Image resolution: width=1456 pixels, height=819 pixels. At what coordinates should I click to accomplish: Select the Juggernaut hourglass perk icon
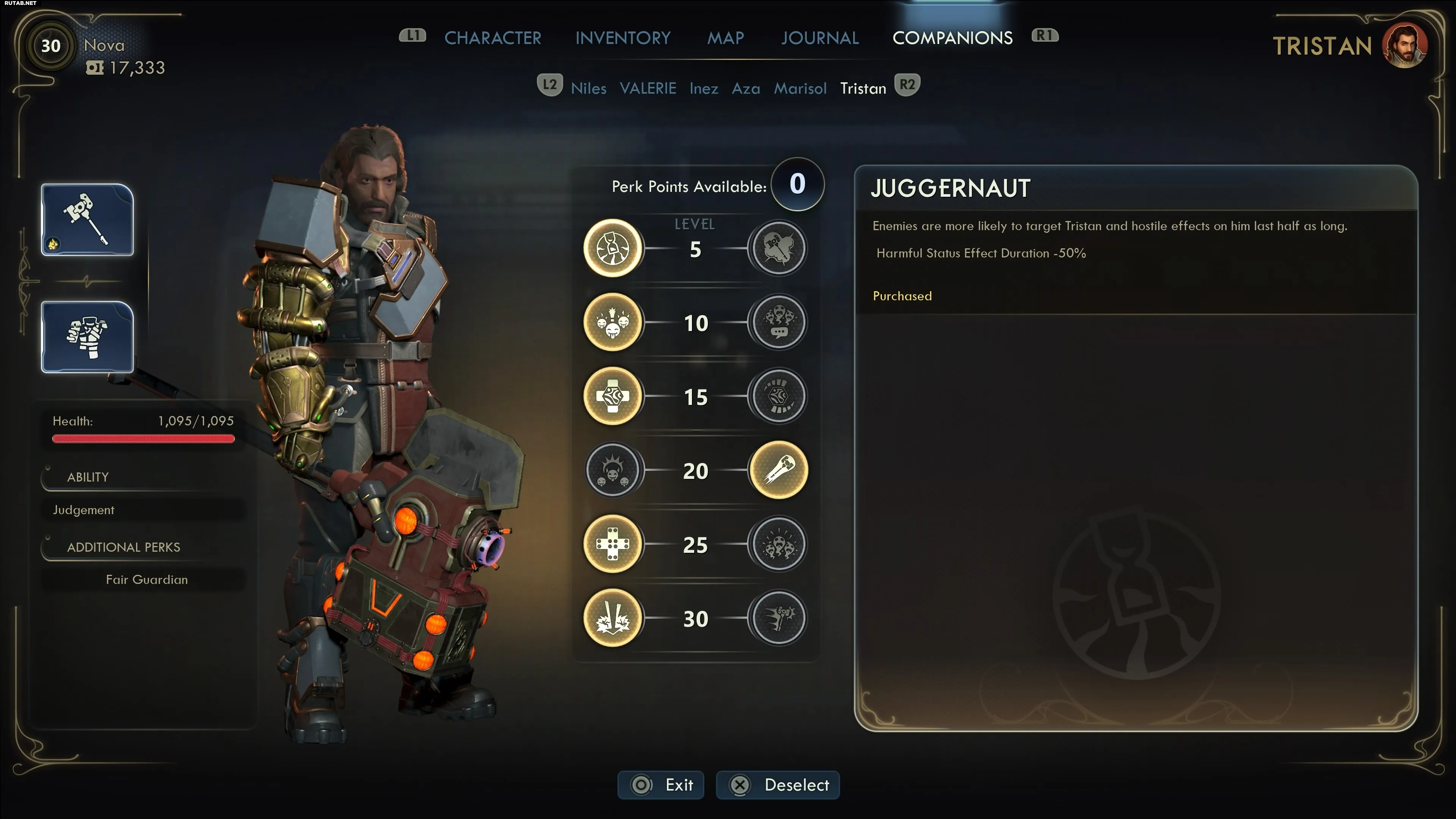613,248
